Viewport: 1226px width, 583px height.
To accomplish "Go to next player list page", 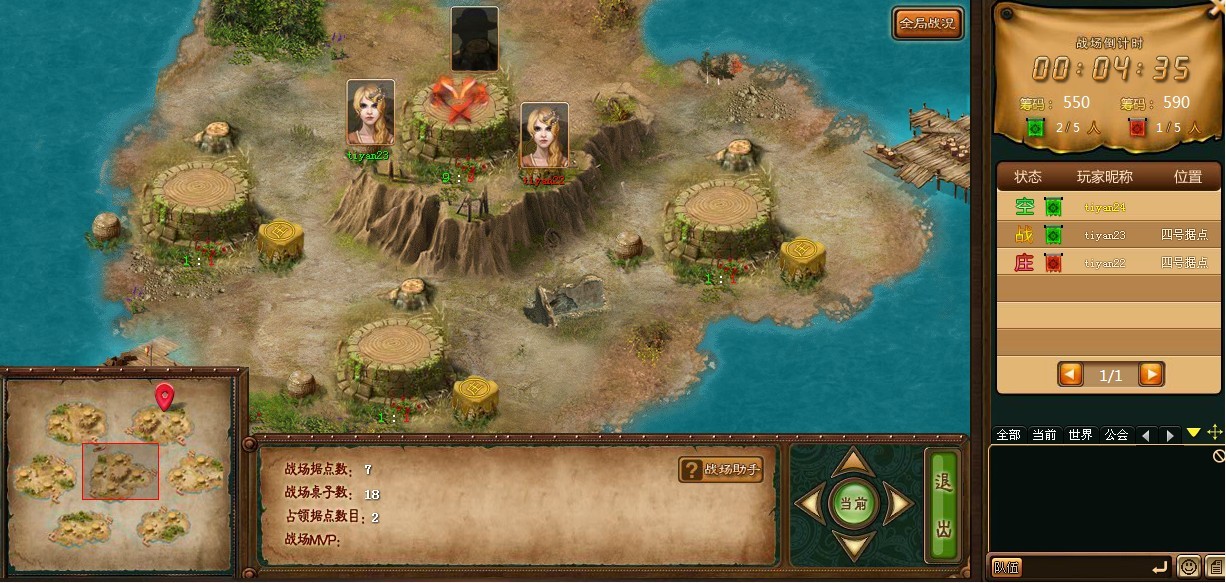I will (1151, 375).
